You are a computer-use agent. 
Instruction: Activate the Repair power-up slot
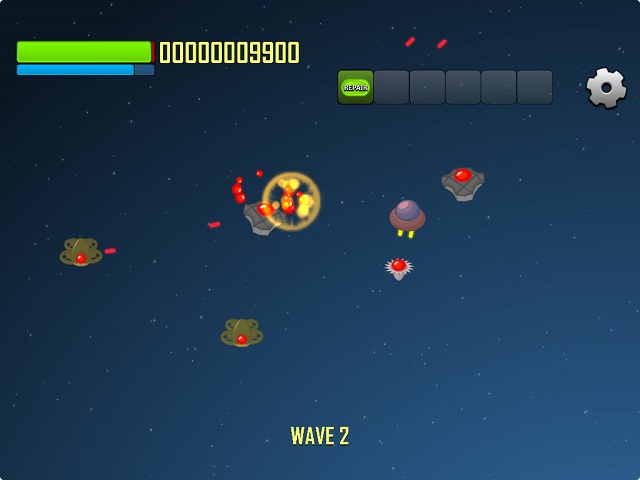click(x=355, y=87)
